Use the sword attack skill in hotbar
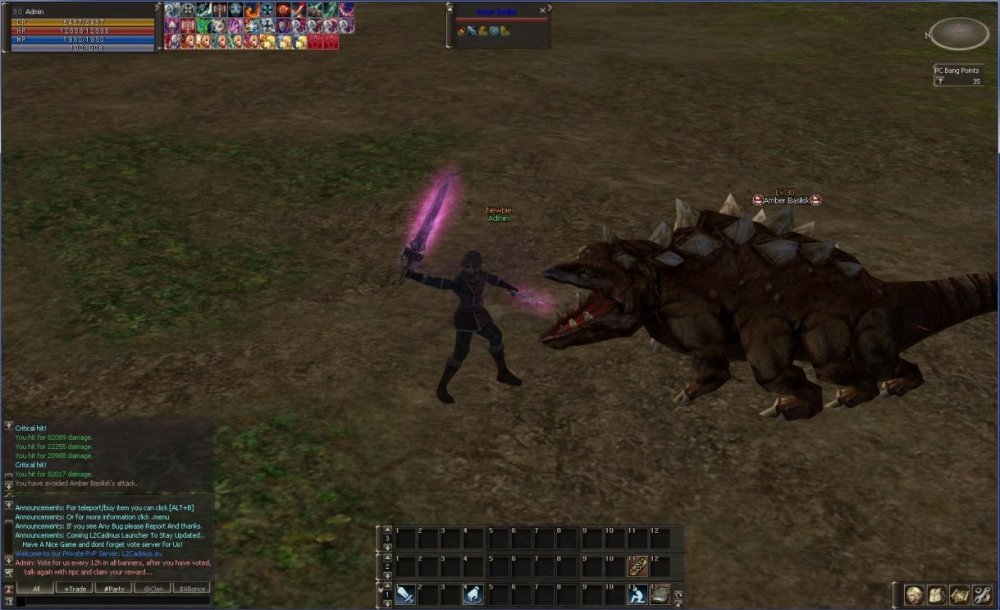Image resolution: width=1000 pixels, height=610 pixels. [x=405, y=595]
